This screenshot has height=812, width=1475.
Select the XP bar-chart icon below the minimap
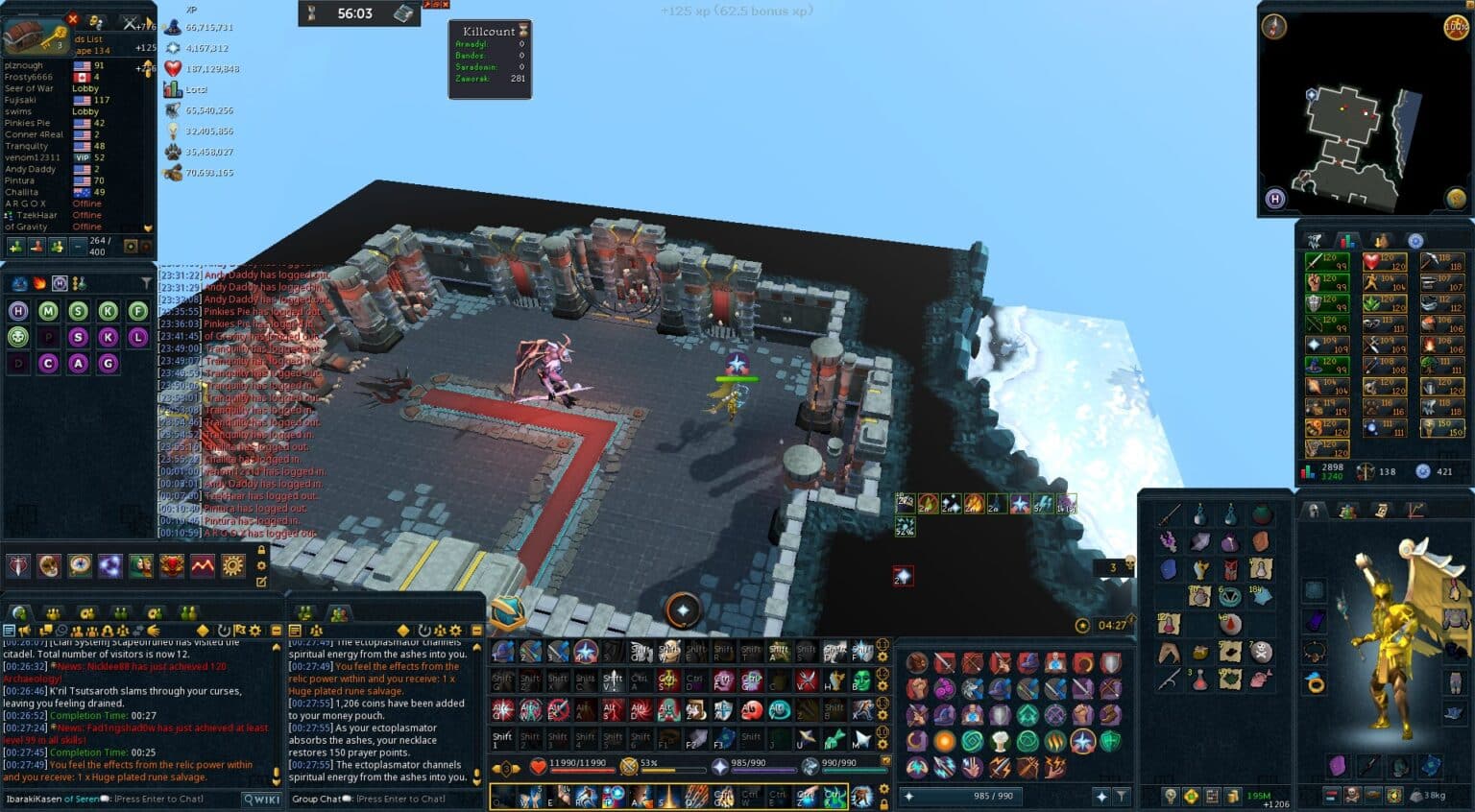point(1348,239)
